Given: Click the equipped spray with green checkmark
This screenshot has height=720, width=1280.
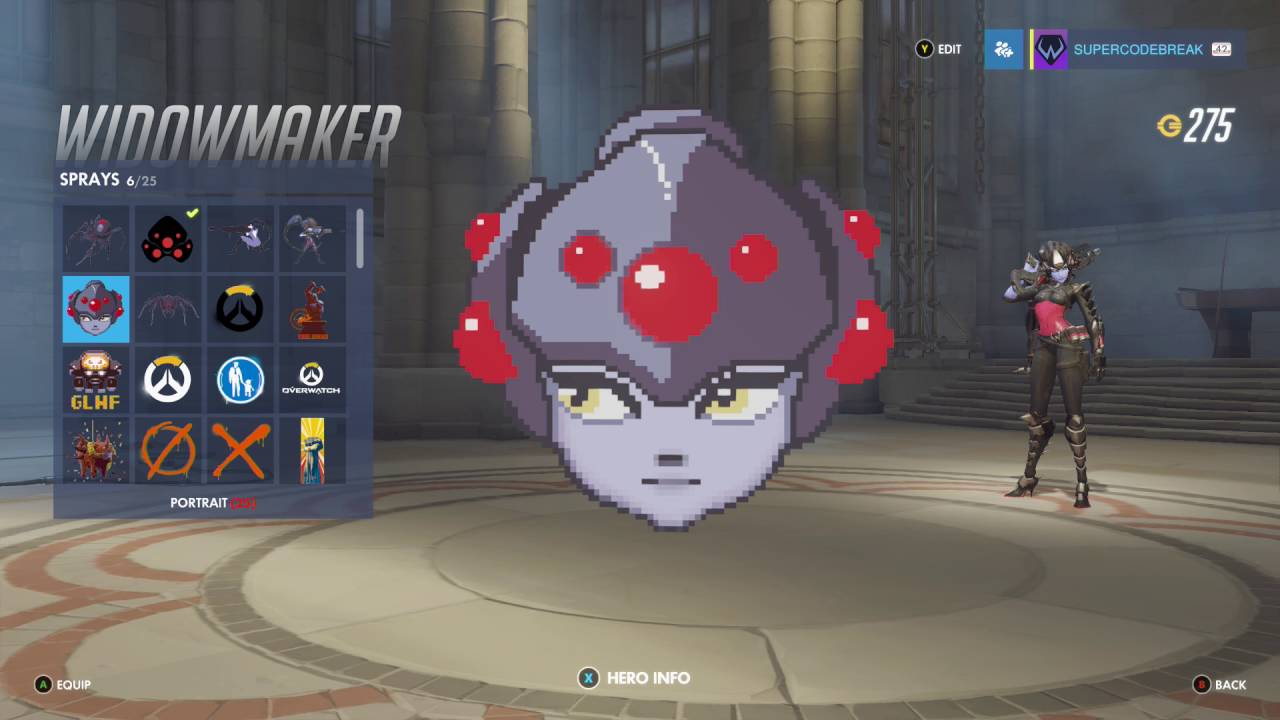Looking at the screenshot, I should (167, 237).
